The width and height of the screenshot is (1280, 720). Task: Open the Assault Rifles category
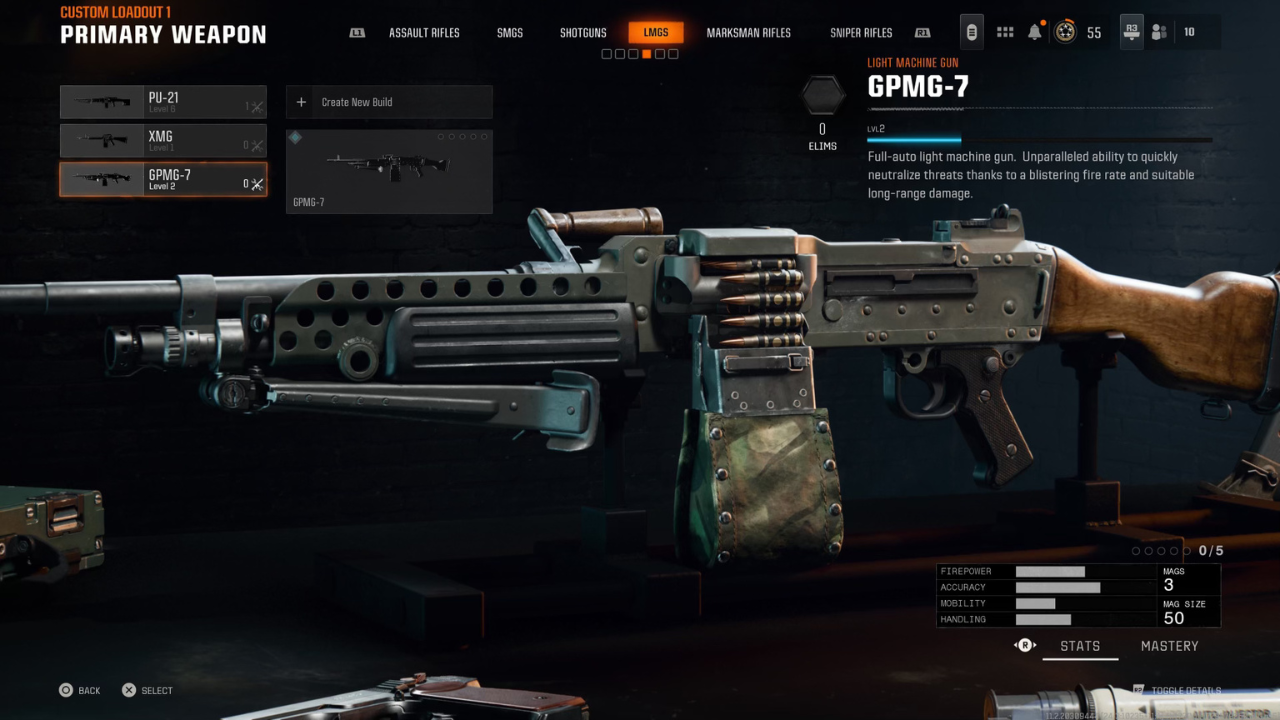click(x=424, y=32)
